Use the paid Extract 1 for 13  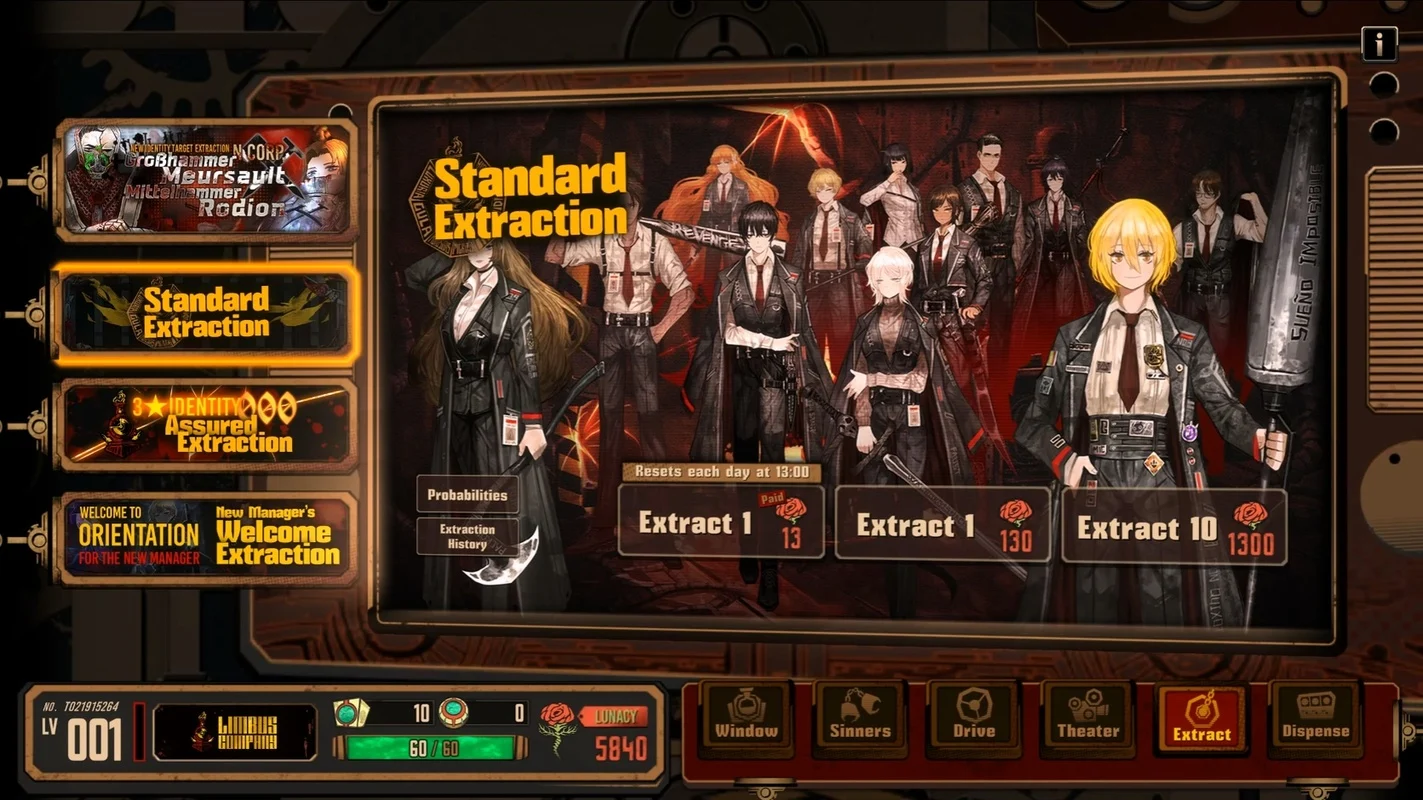pyautogui.click(x=721, y=522)
